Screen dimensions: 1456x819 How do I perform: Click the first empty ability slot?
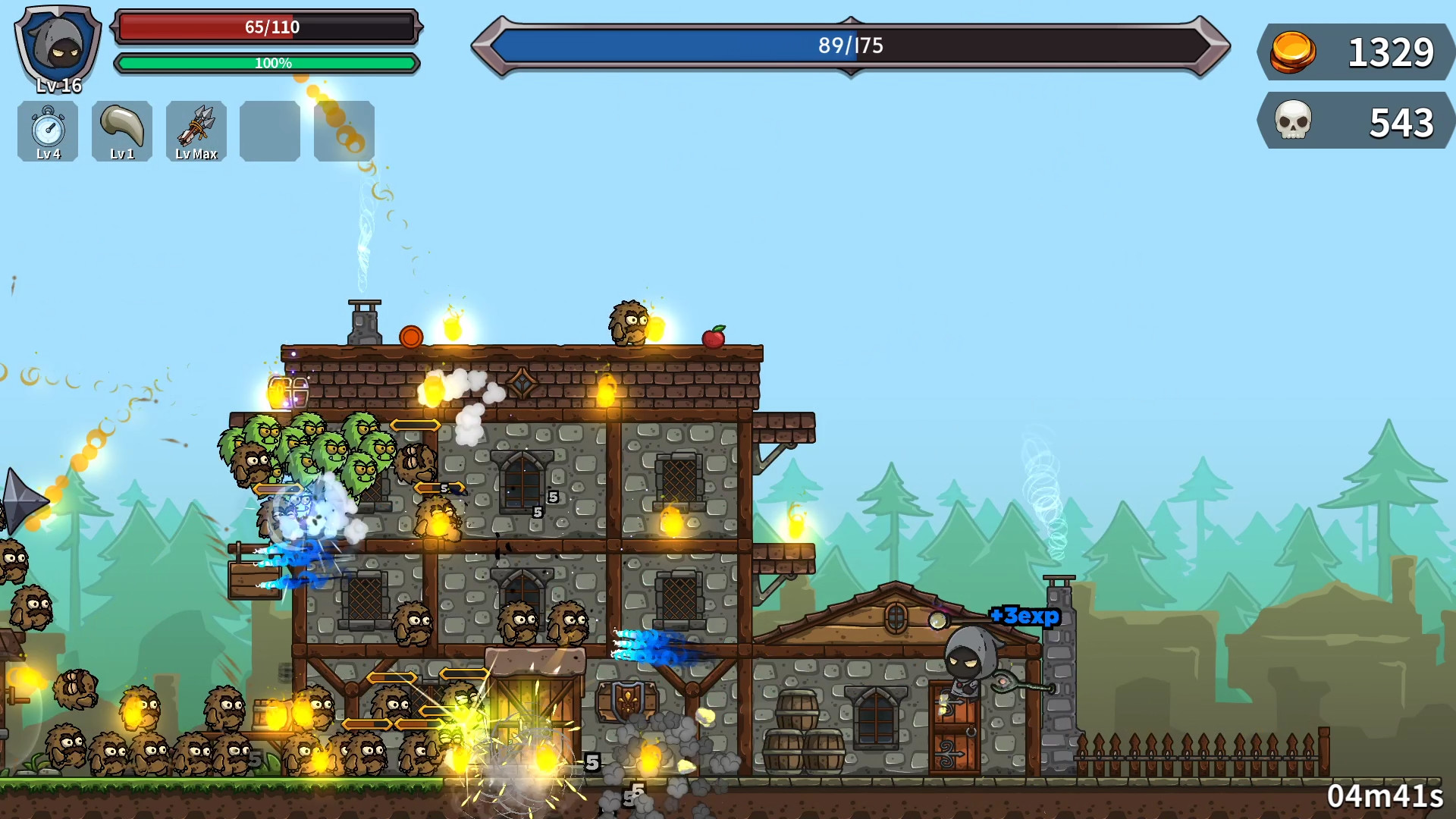(x=269, y=131)
